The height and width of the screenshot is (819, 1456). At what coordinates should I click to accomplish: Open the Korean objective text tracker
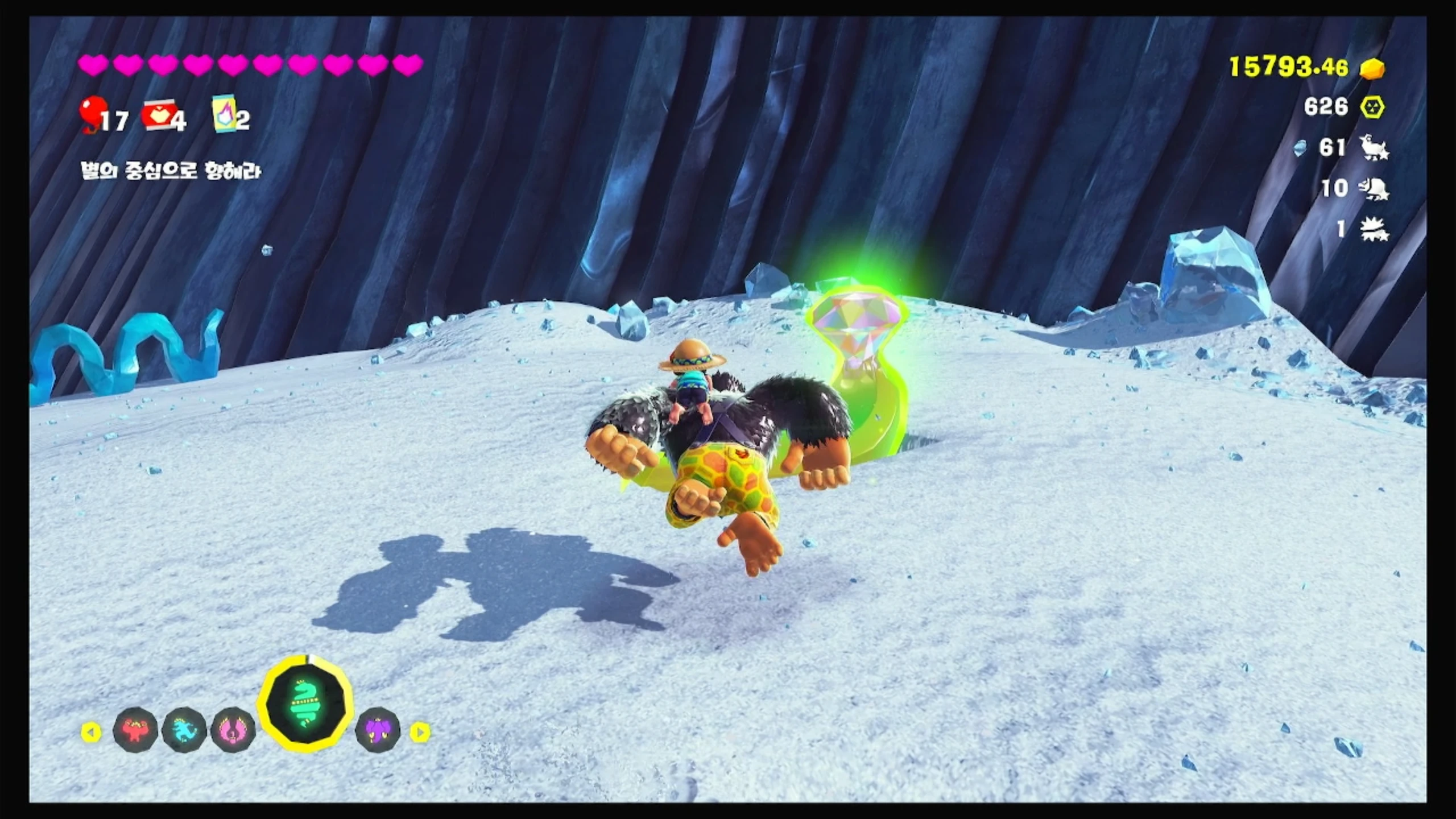click(171, 171)
